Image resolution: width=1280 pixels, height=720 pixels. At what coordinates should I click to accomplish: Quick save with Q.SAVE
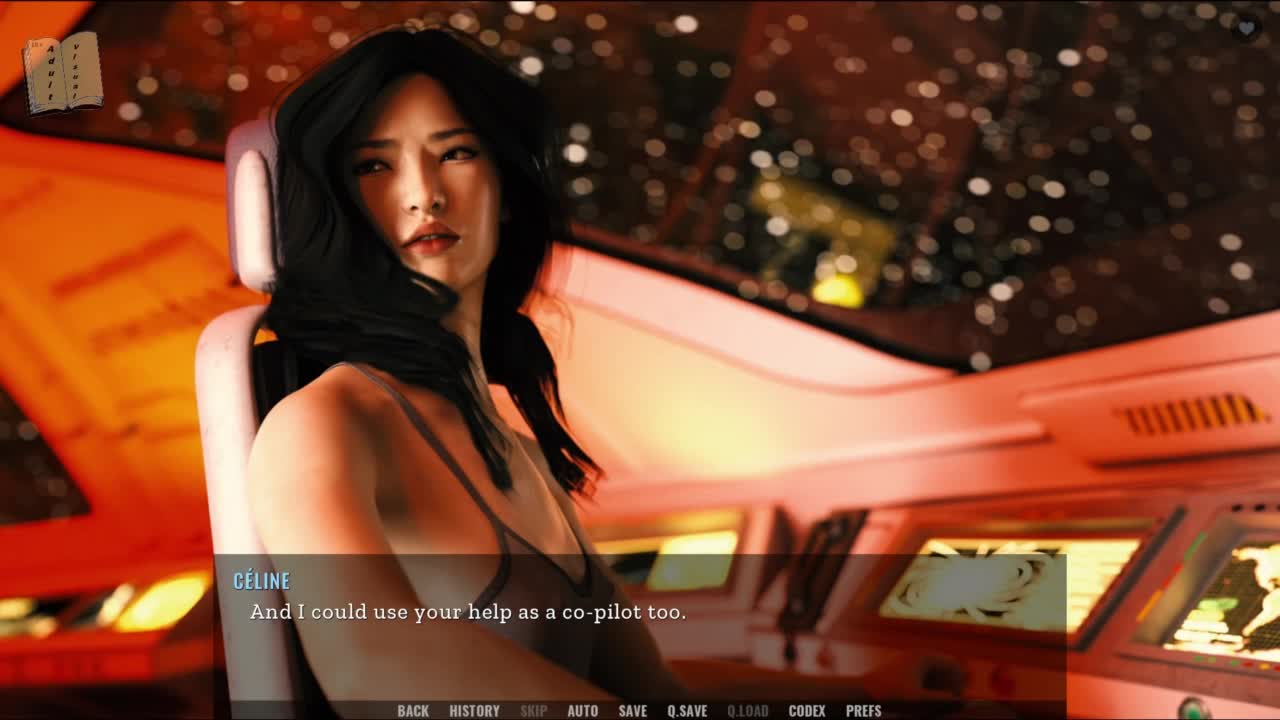687,711
